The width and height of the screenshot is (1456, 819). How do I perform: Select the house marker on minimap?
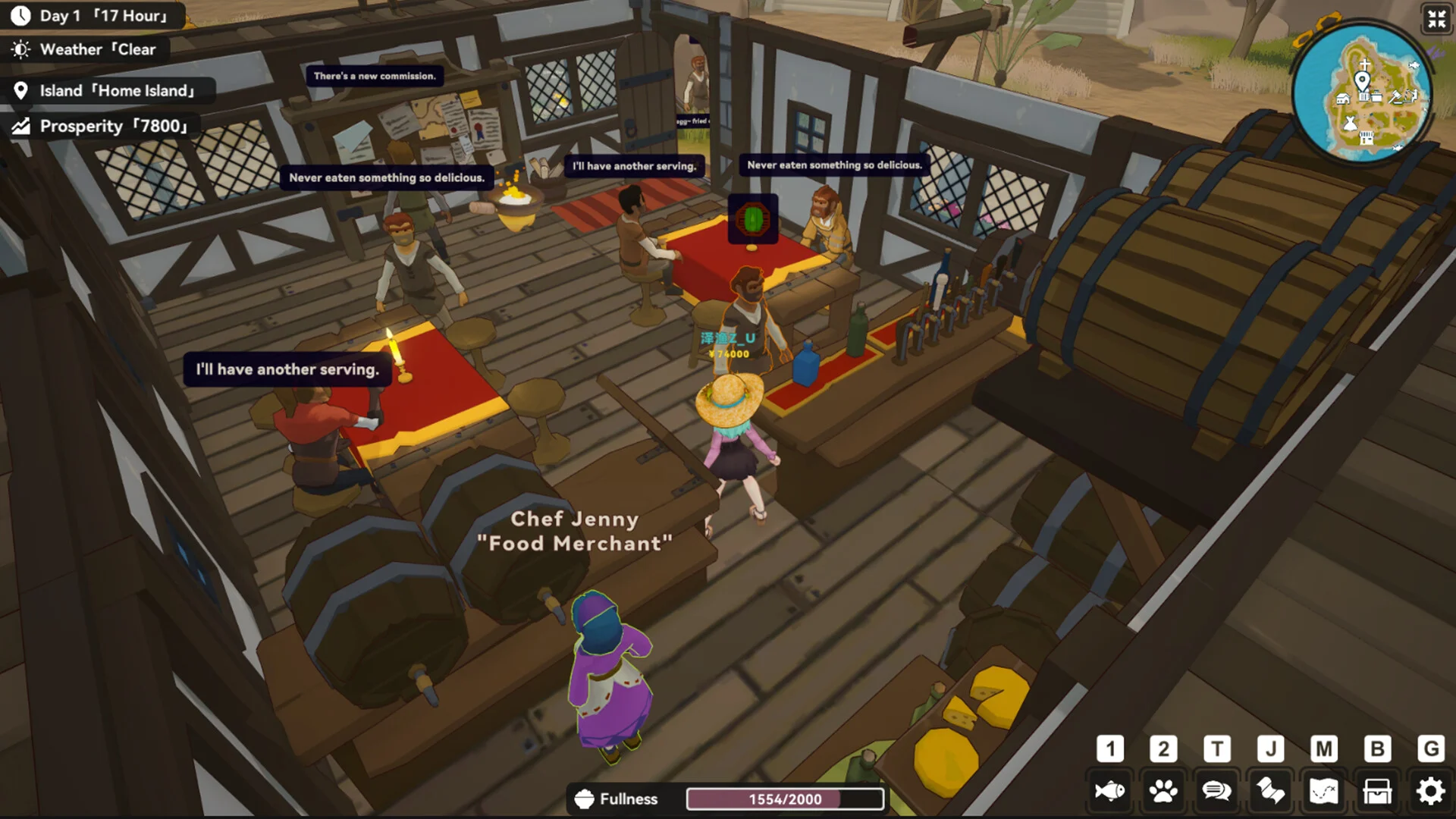point(1343,98)
